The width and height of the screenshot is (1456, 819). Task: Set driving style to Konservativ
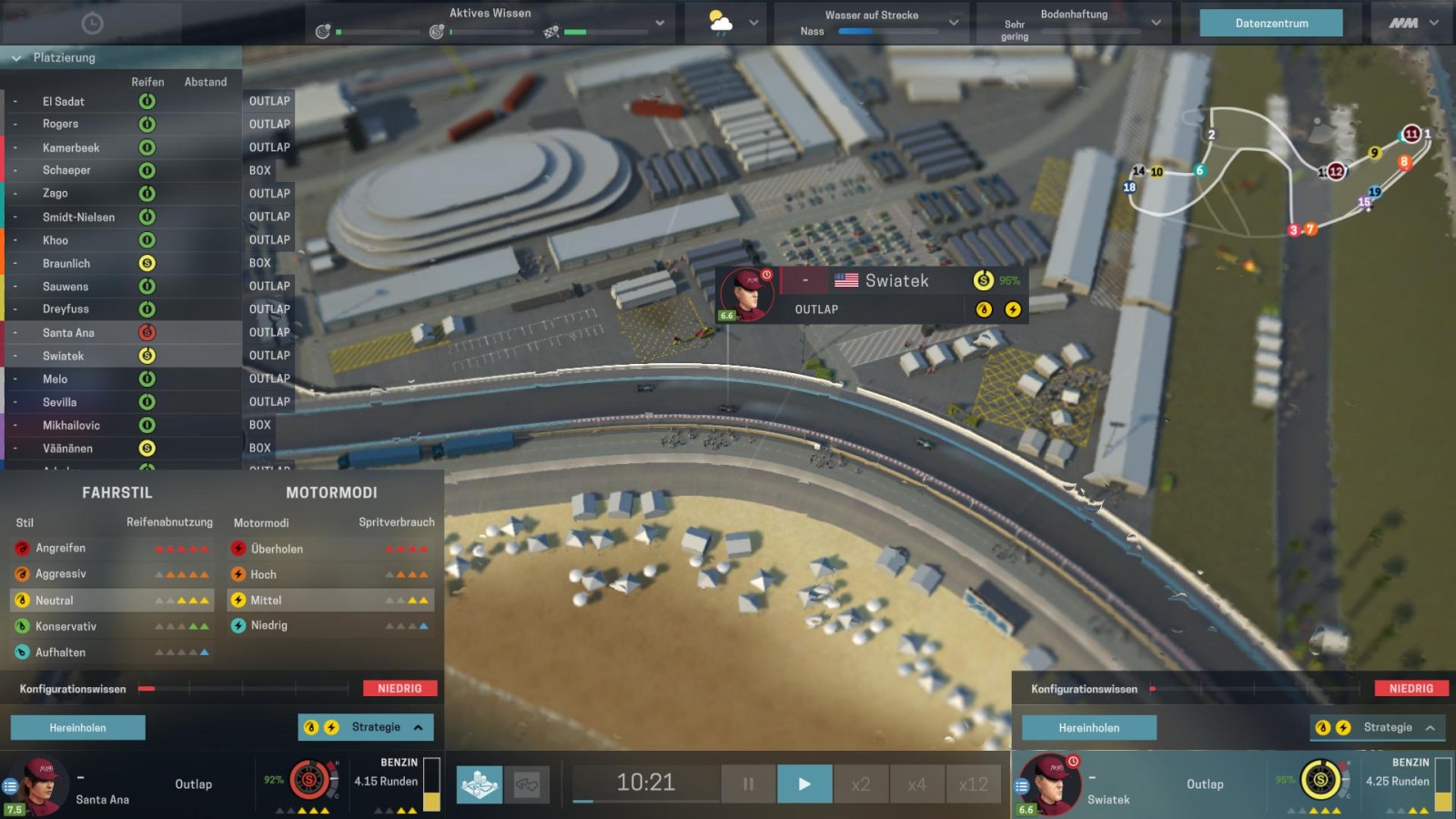tap(66, 627)
